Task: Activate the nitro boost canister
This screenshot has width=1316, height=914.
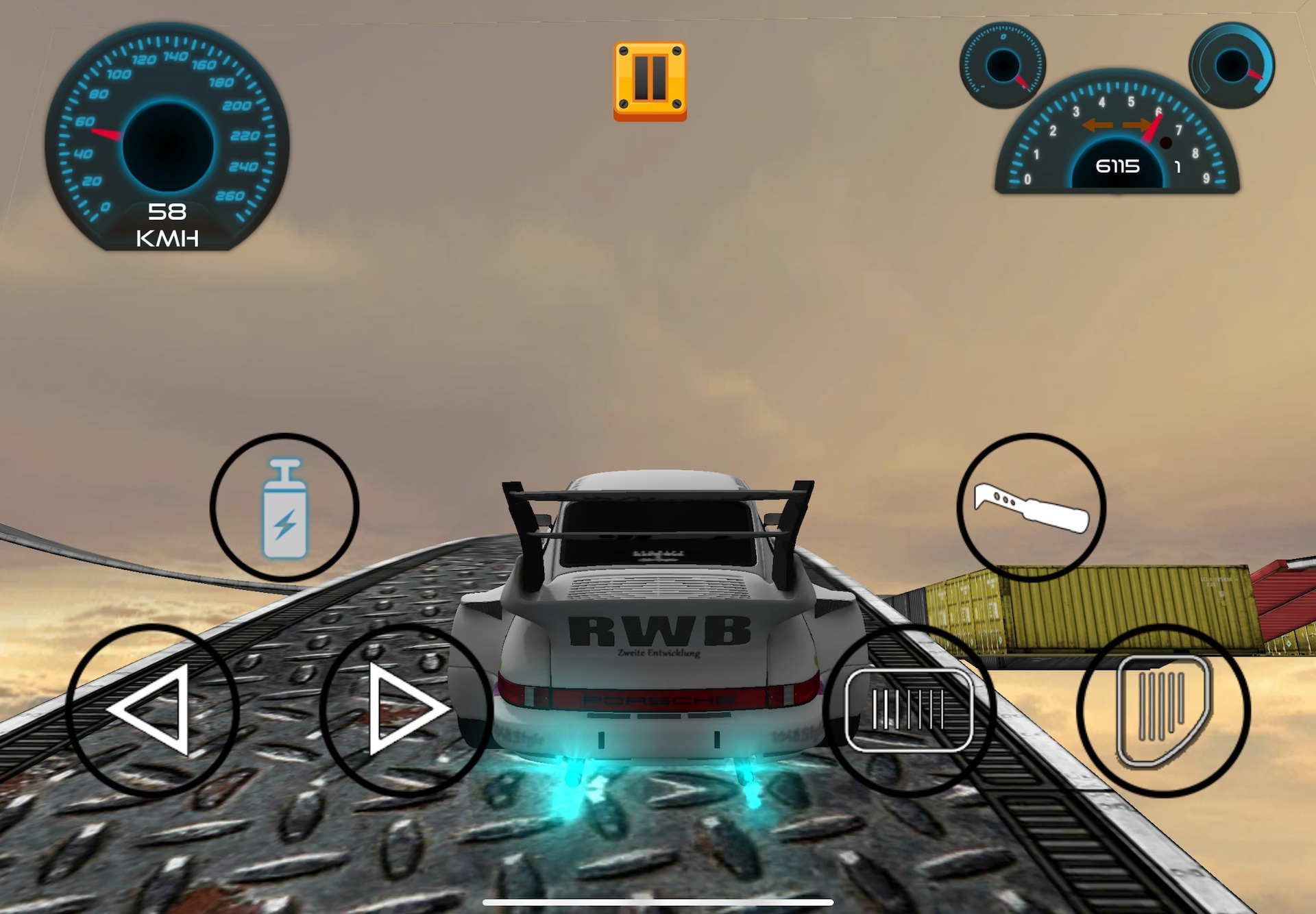Action: point(284,508)
